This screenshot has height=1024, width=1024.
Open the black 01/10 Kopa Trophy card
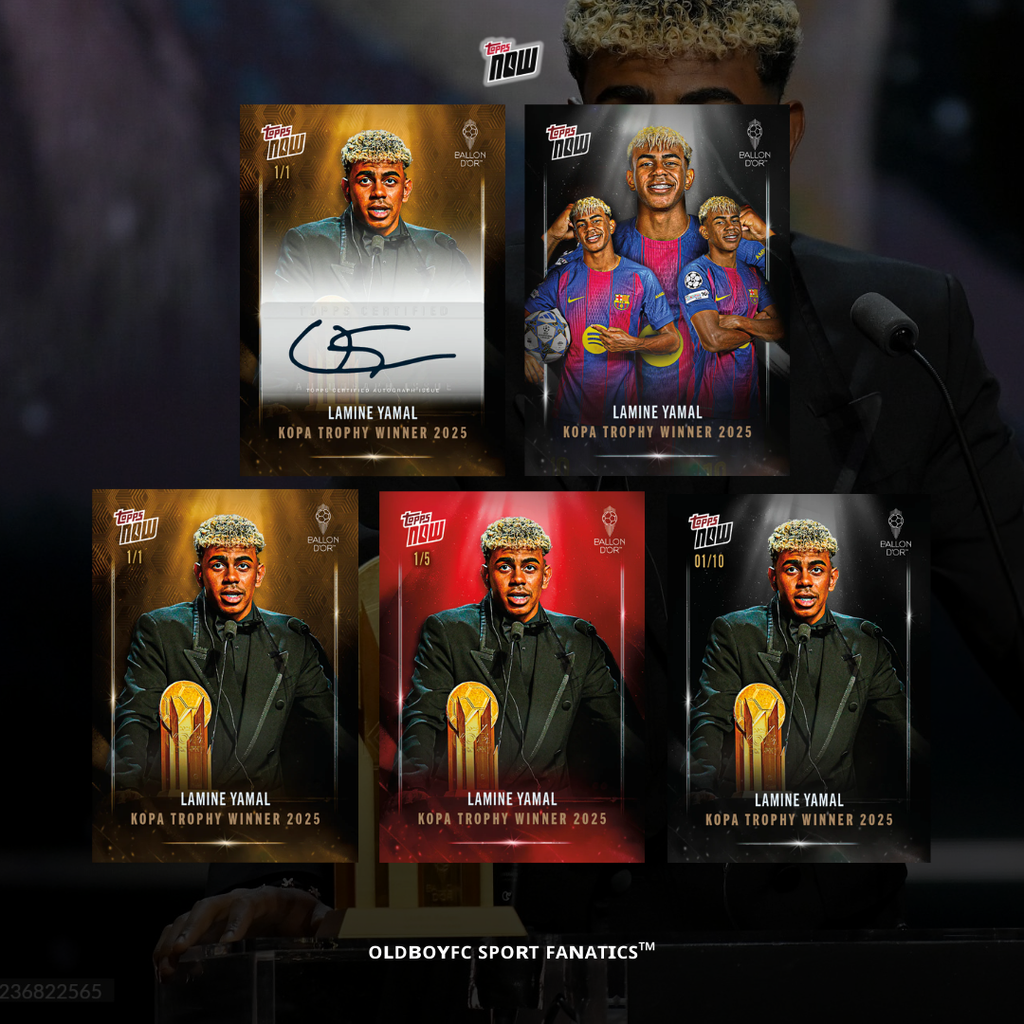pos(799,676)
